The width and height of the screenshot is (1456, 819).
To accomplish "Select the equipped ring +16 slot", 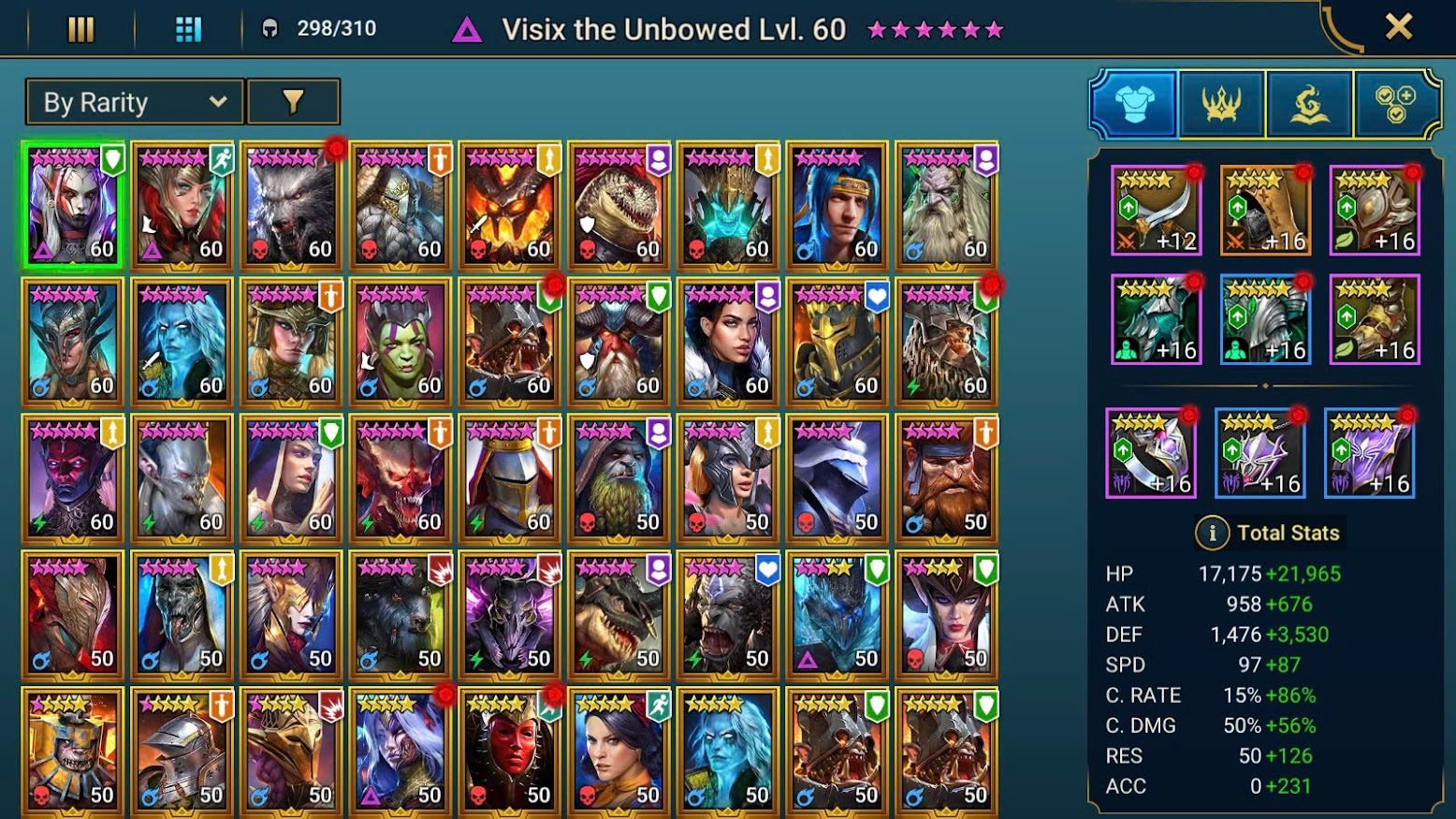I will click(1151, 453).
